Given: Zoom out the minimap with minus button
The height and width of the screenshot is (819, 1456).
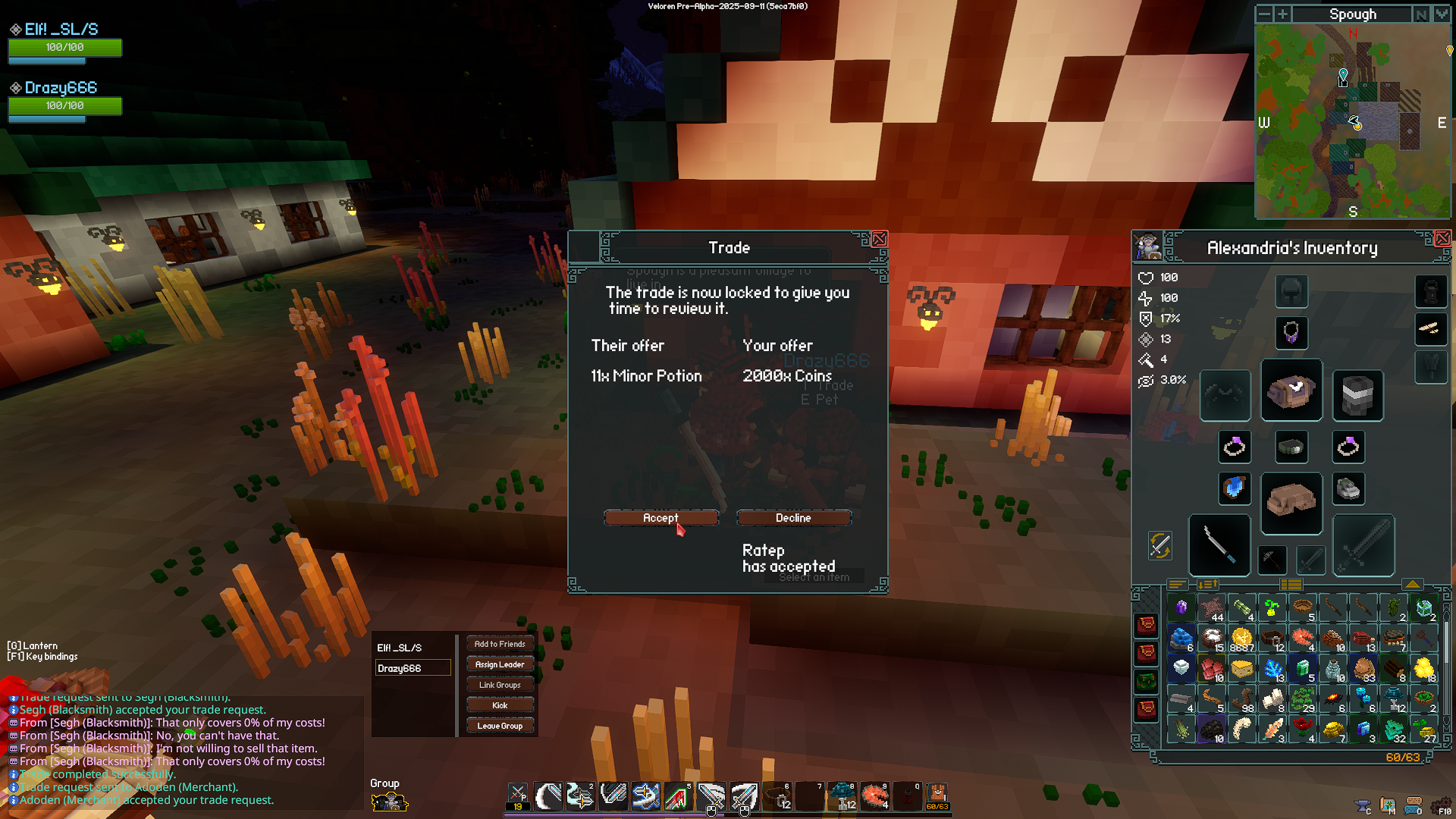Looking at the screenshot, I should [x=1264, y=14].
